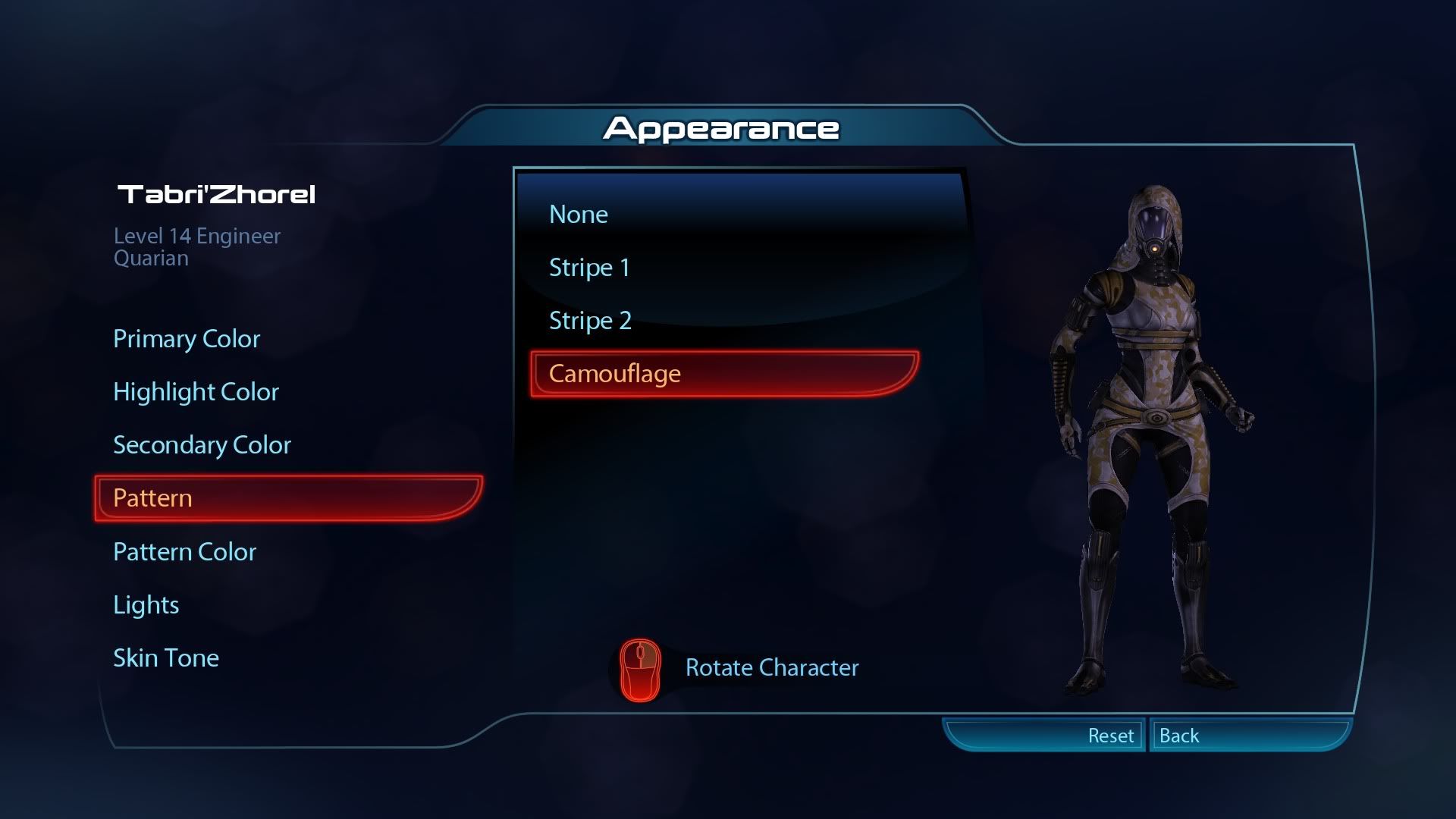Reset the appearance changes
Image resolution: width=1456 pixels, height=819 pixels.
[1045, 736]
